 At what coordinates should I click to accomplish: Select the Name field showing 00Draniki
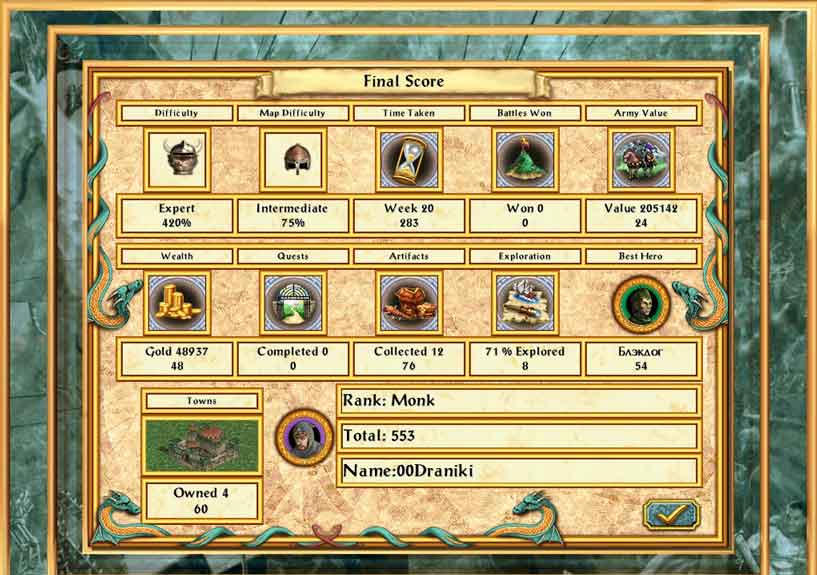pyautogui.click(x=517, y=471)
